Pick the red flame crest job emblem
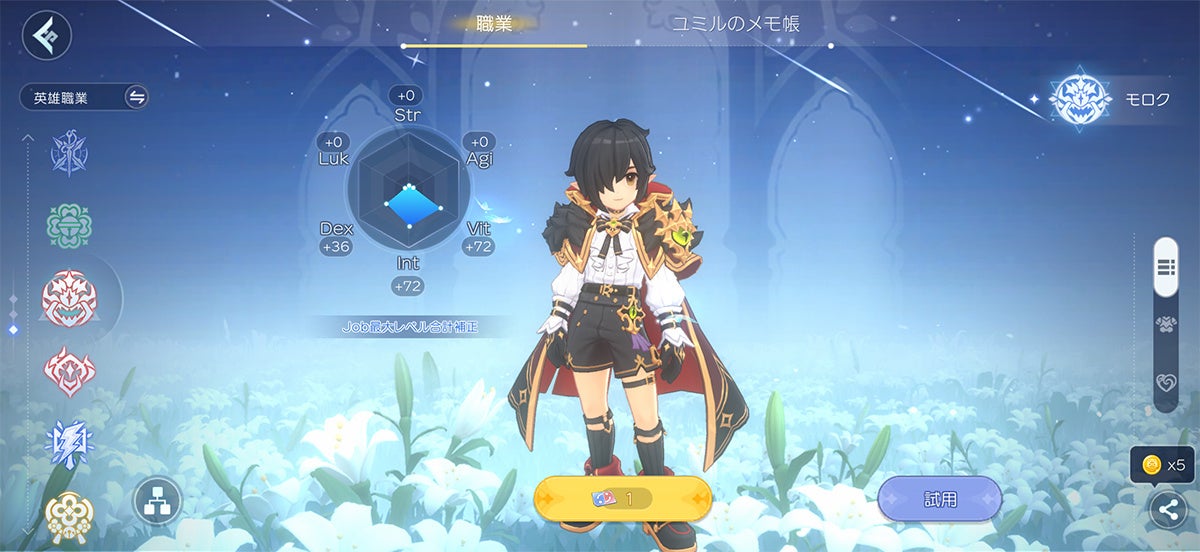Viewport: 1200px width, 552px height. click(70, 372)
